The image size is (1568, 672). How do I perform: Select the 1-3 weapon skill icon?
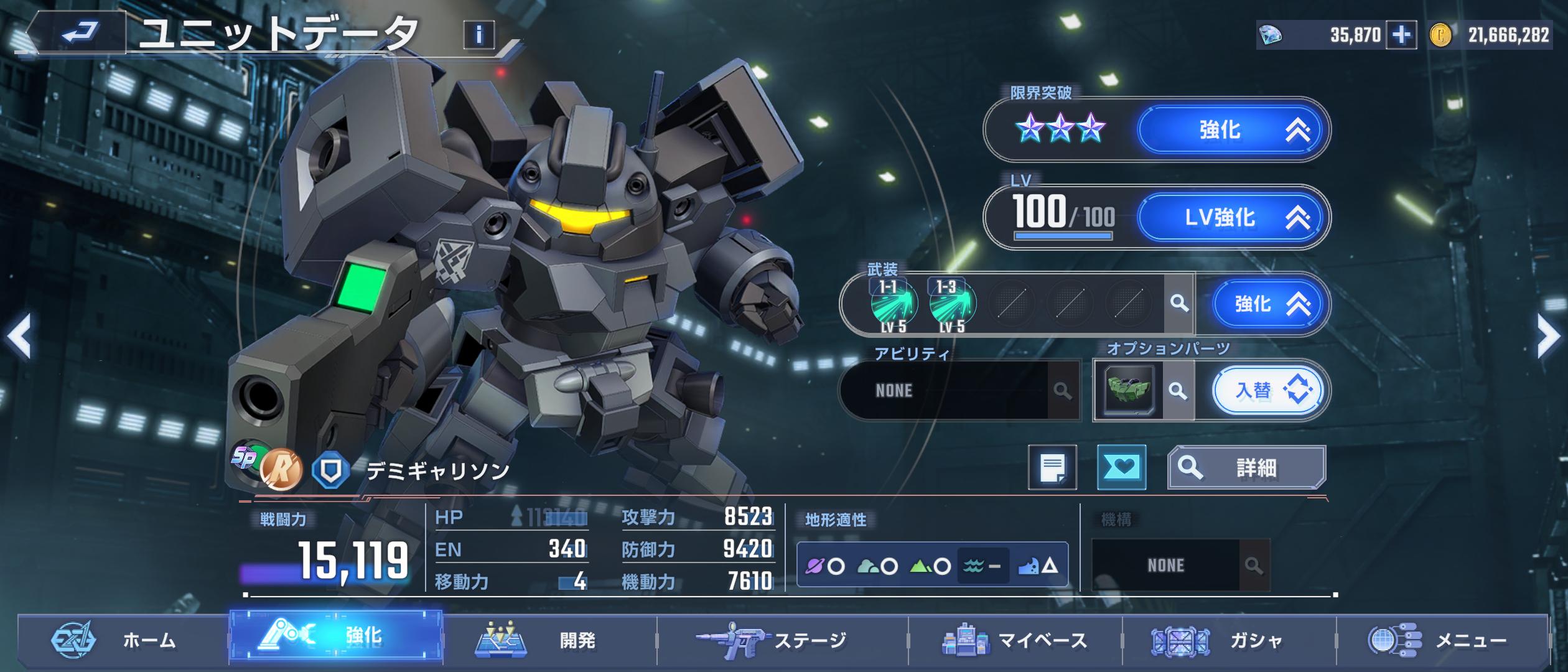952,304
